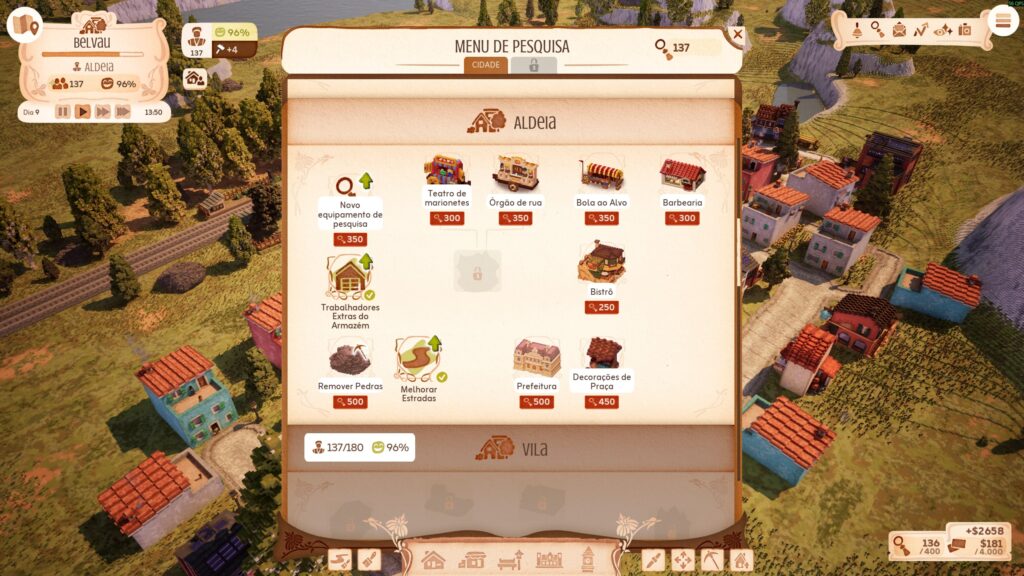Open the map icon beside Belvau
Screen dimensions: 1024x576
point(24,24)
